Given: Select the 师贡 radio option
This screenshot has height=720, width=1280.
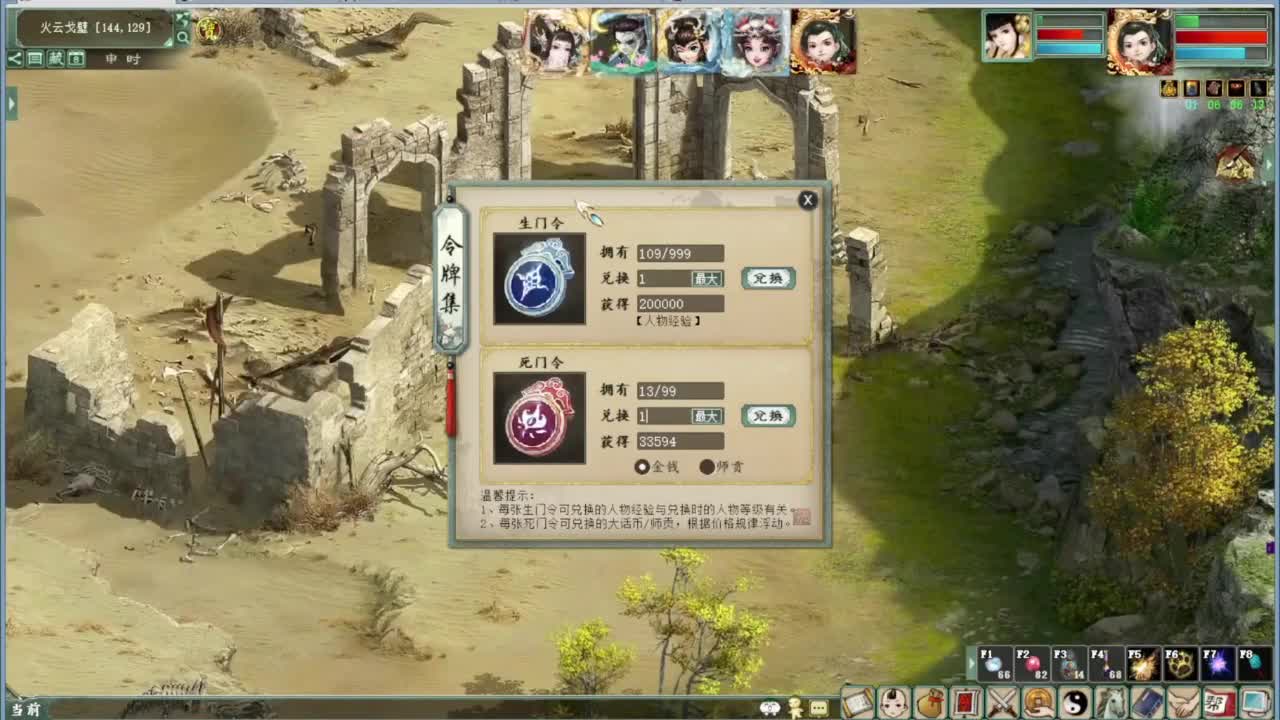Looking at the screenshot, I should click(709, 466).
